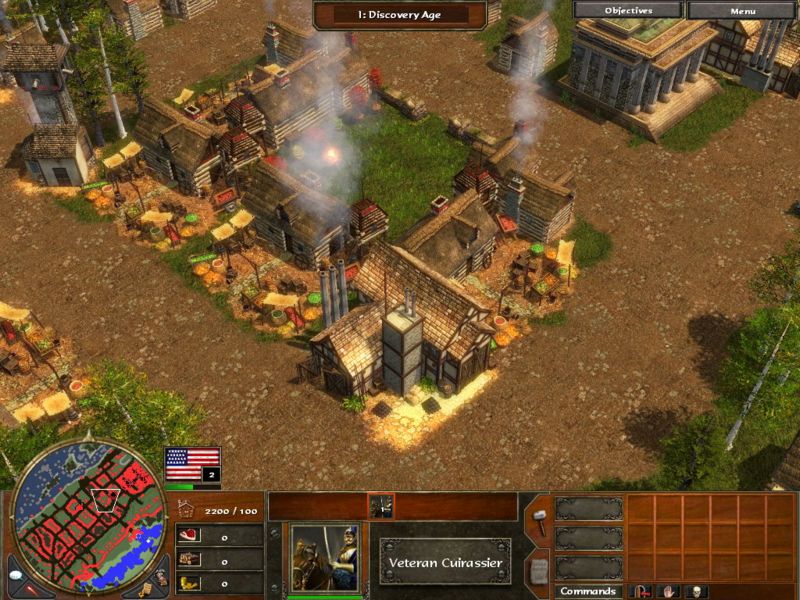
Task: Open the game Menu
Action: 743,10
